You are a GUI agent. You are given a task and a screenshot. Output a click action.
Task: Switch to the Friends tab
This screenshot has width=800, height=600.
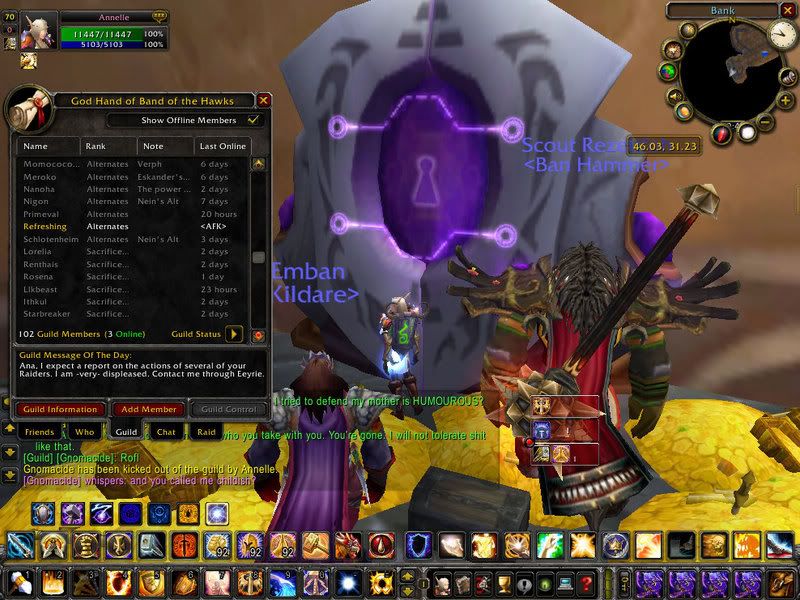point(39,431)
